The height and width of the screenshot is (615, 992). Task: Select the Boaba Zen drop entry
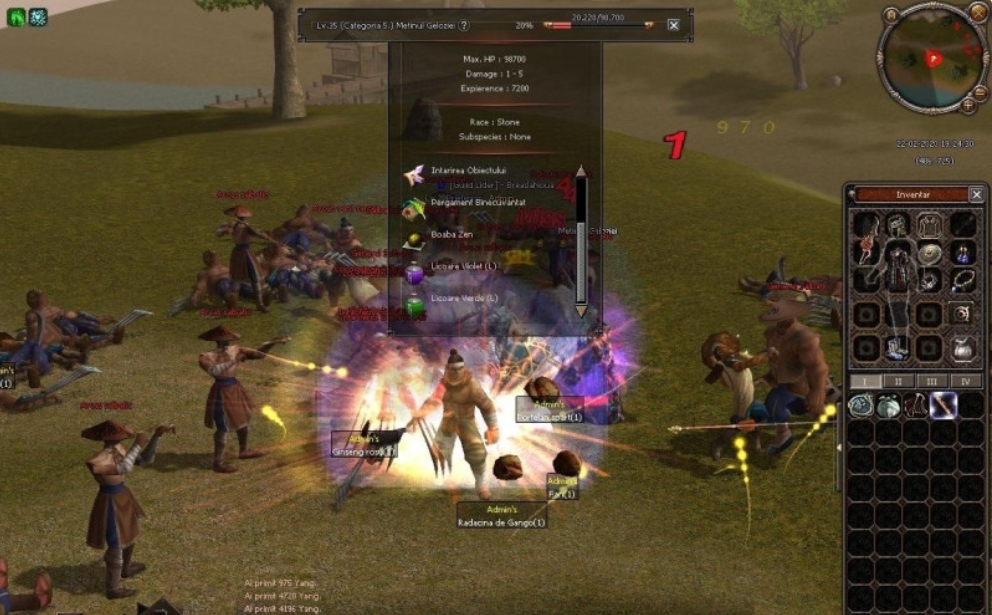[x=451, y=234]
